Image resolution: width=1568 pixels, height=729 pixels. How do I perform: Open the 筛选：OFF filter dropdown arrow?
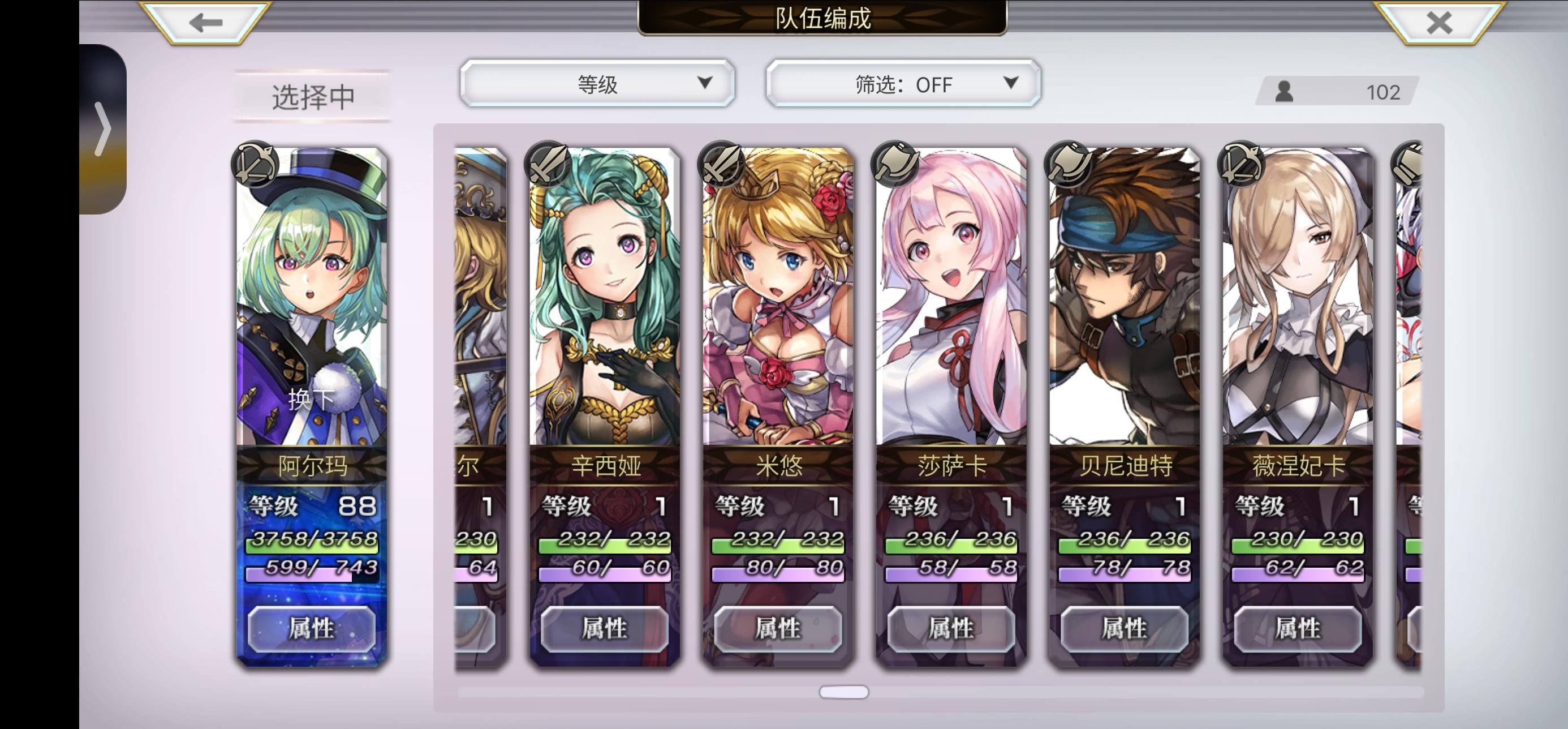click(1010, 84)
